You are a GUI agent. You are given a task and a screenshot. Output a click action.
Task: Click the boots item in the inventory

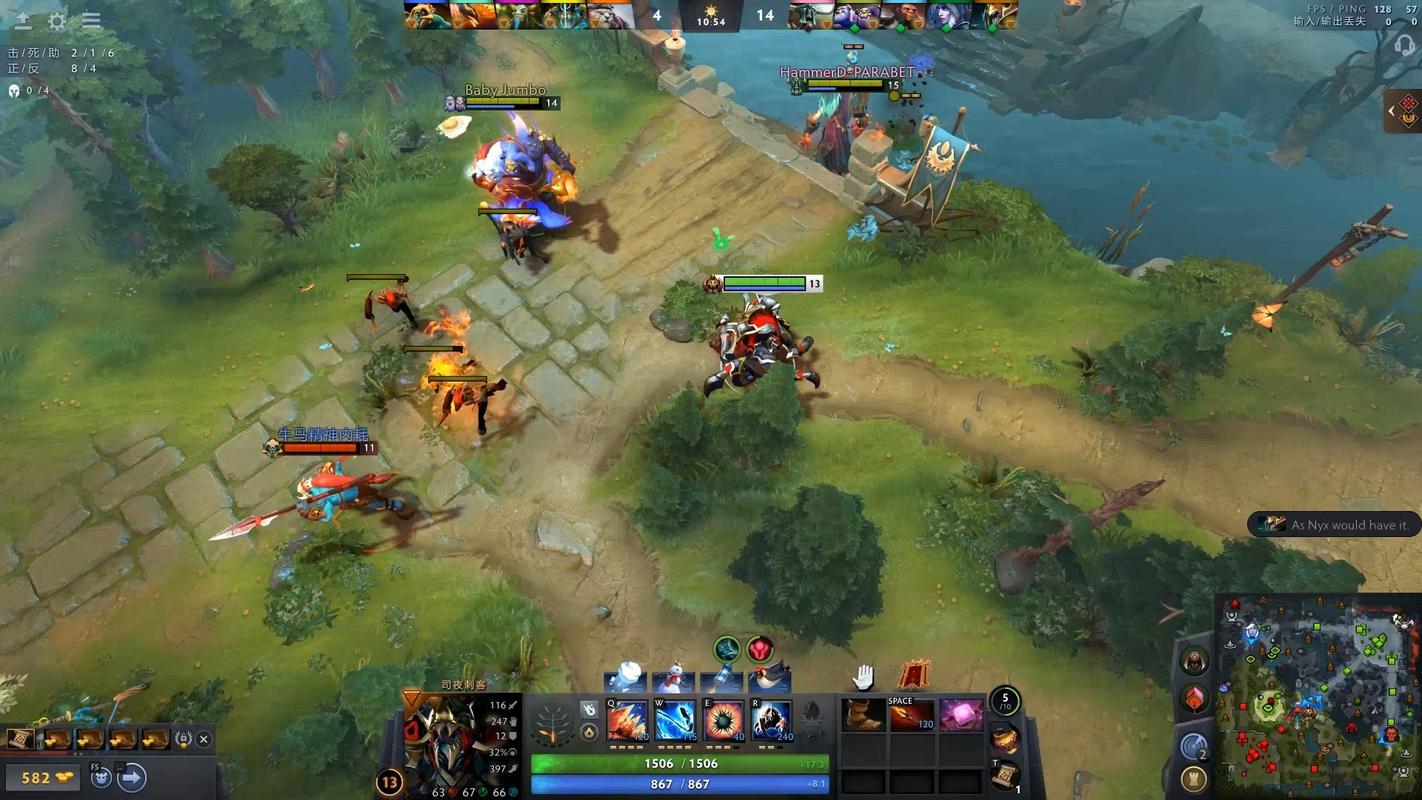[863, 714]
